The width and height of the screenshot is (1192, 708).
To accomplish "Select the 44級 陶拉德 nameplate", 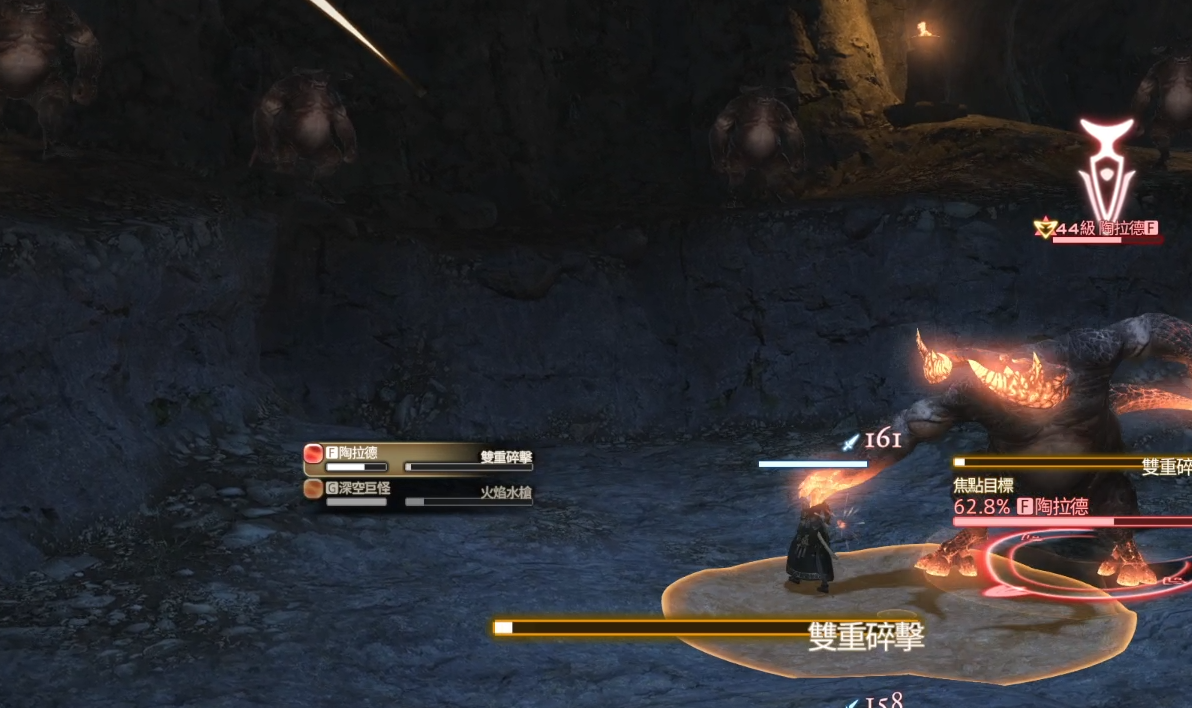I will pyautogui.click(x=1097, y=229).
